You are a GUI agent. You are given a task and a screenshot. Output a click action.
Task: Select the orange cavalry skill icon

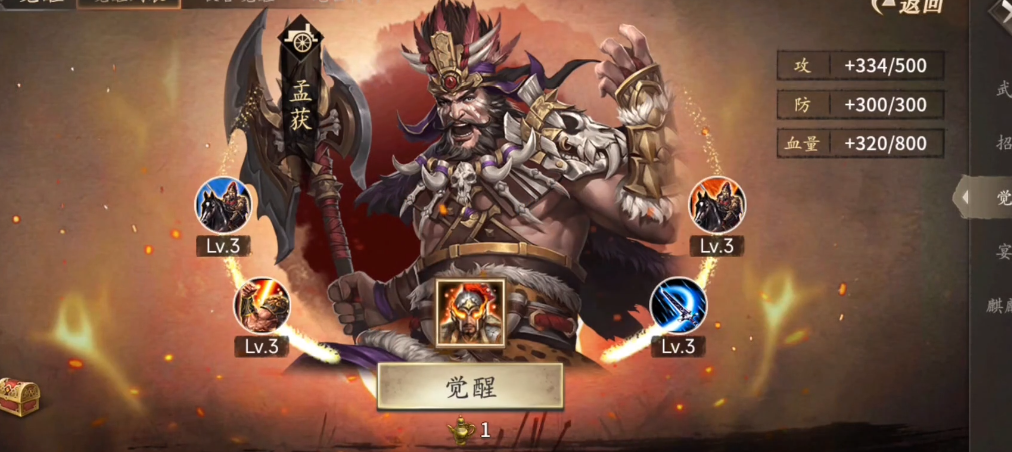click(x=717, y=204)
